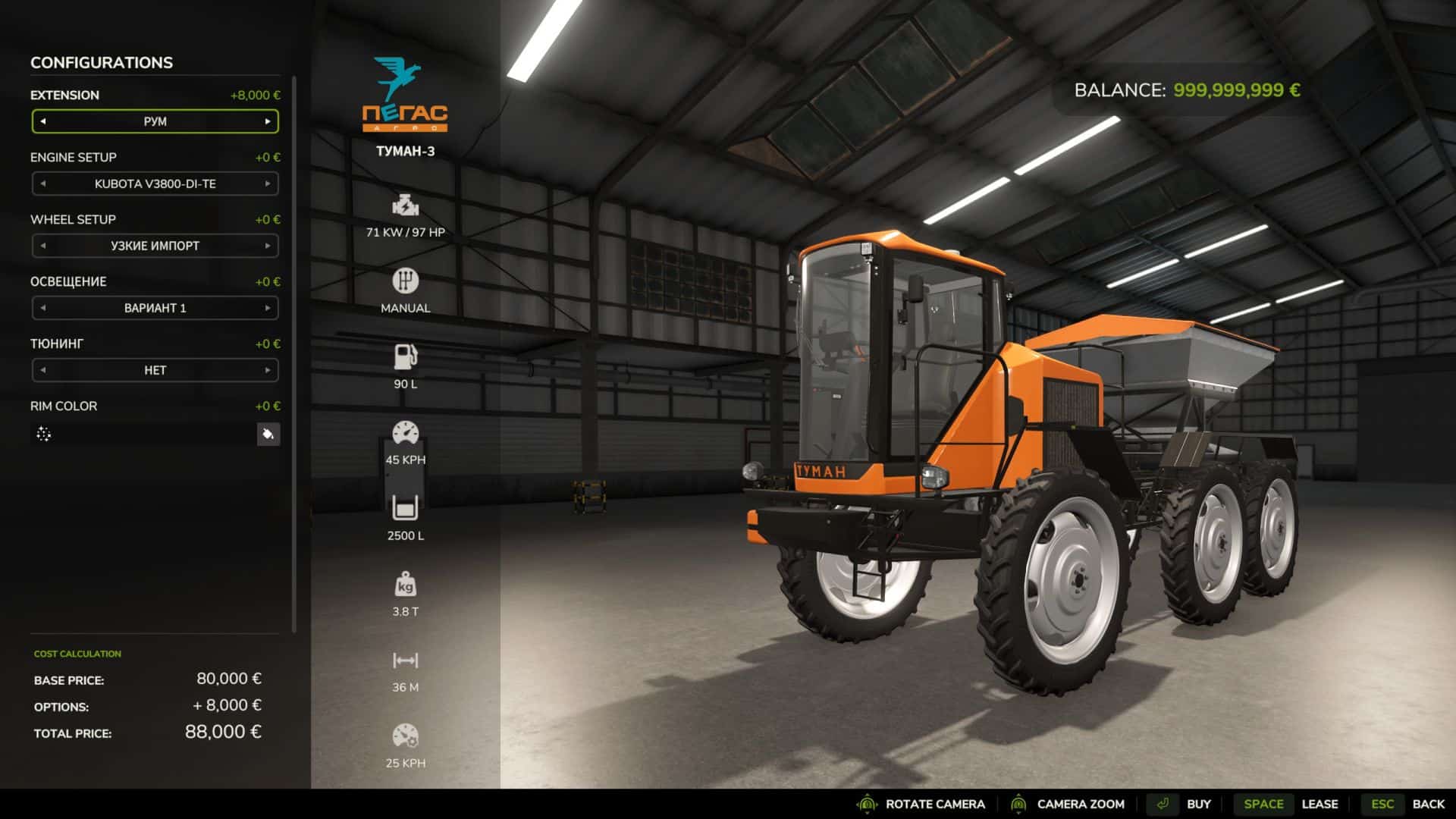Advance Освещение to next variant
Image resolution: width=1456 pixels, height=819 pixels.
point(268,308)
